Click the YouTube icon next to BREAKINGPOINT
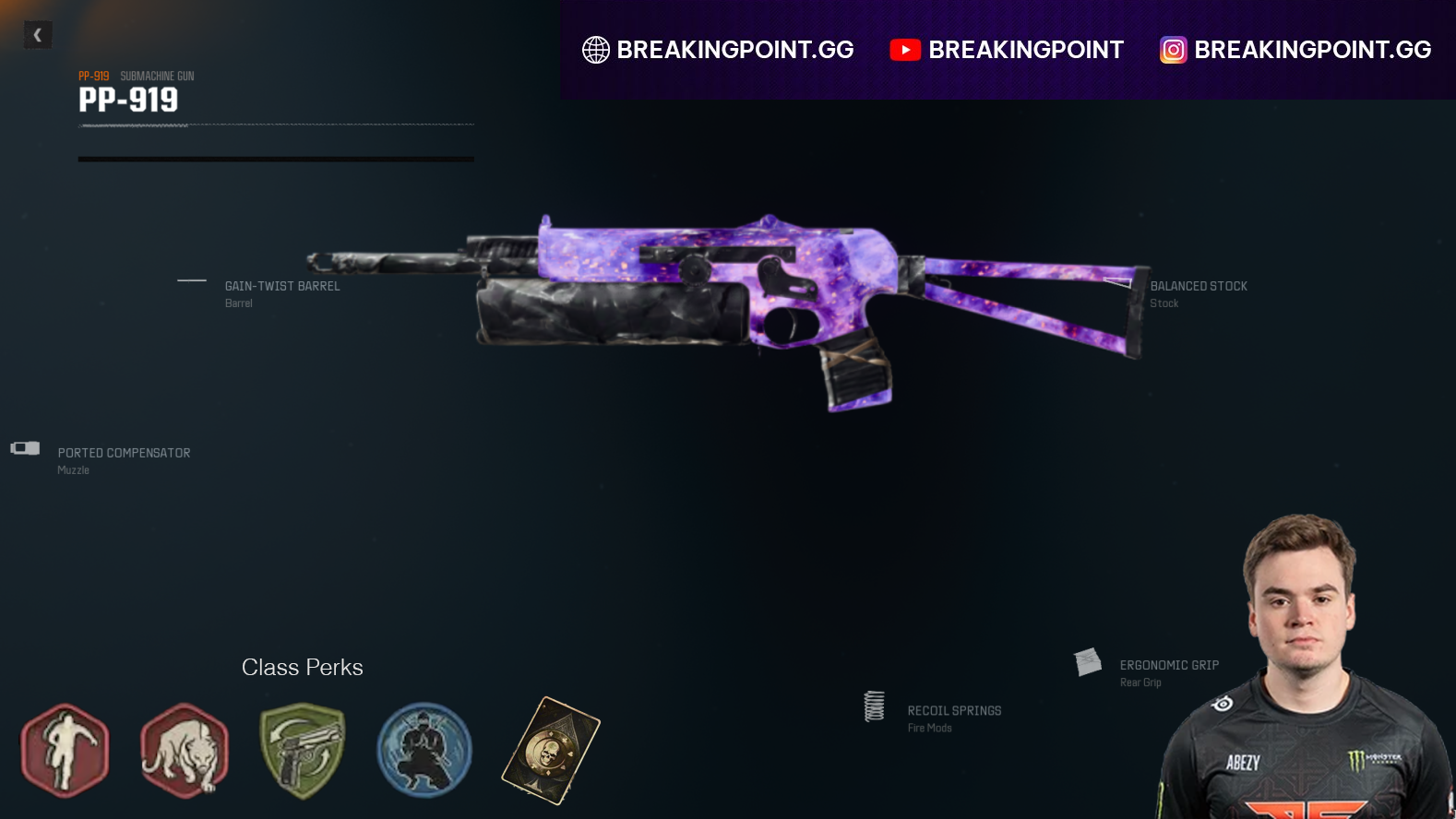The height and width of the screenshot is (819, 1456). [x=905, y=50]
